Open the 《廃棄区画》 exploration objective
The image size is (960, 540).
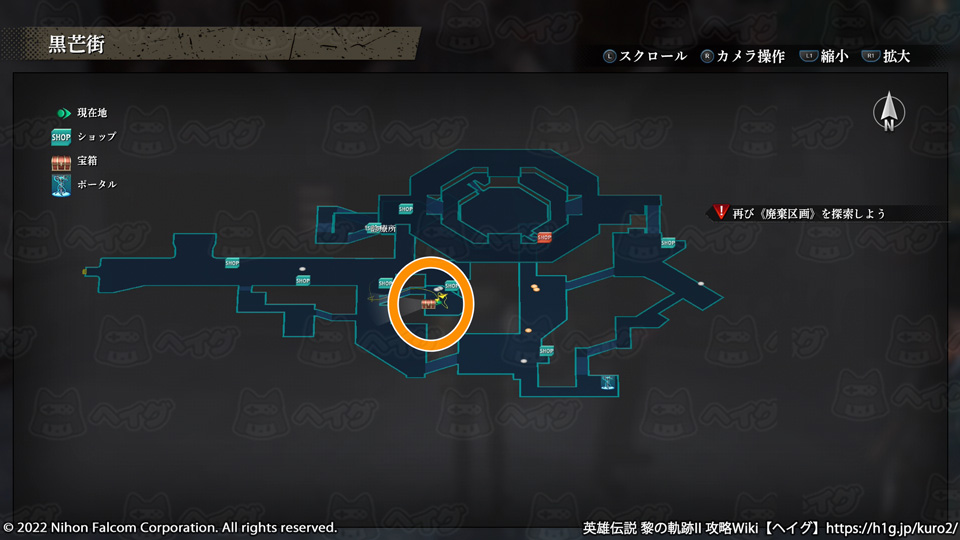[x=810, y=213]
